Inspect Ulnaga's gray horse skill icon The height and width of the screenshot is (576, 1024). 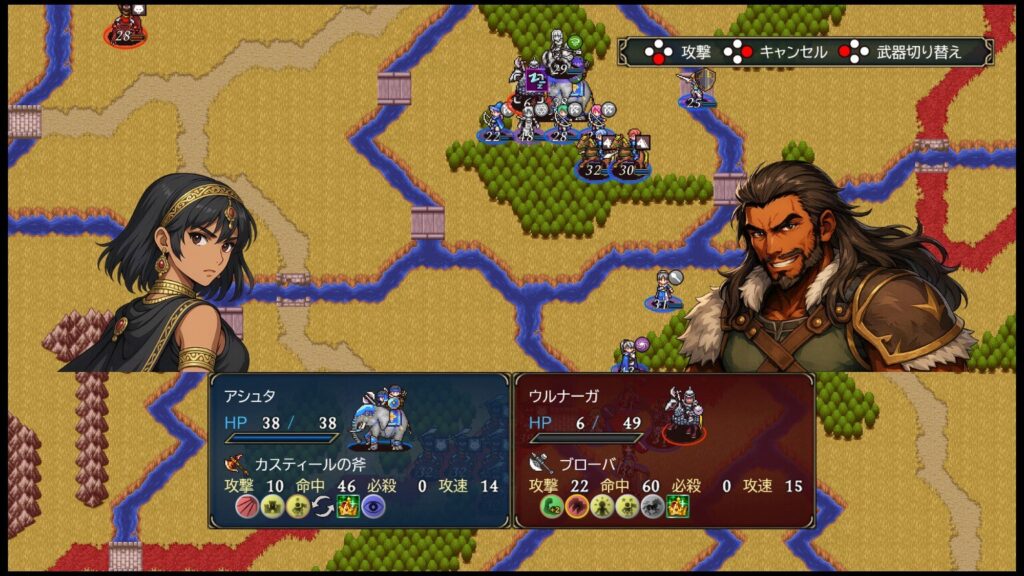[x=653, y=507]
